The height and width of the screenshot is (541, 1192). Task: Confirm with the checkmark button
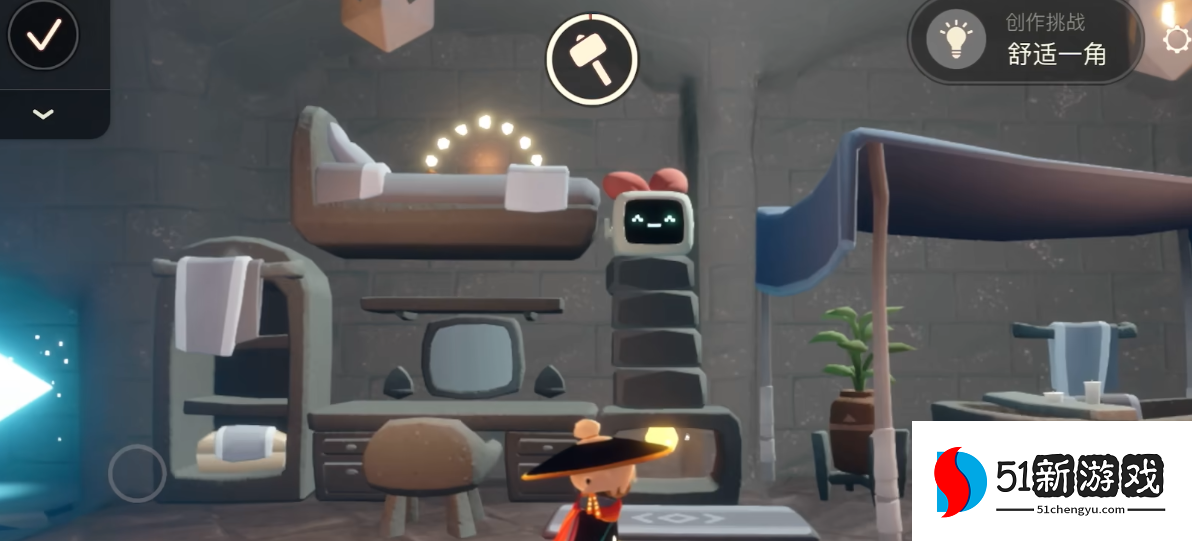(x=43, y=37)
